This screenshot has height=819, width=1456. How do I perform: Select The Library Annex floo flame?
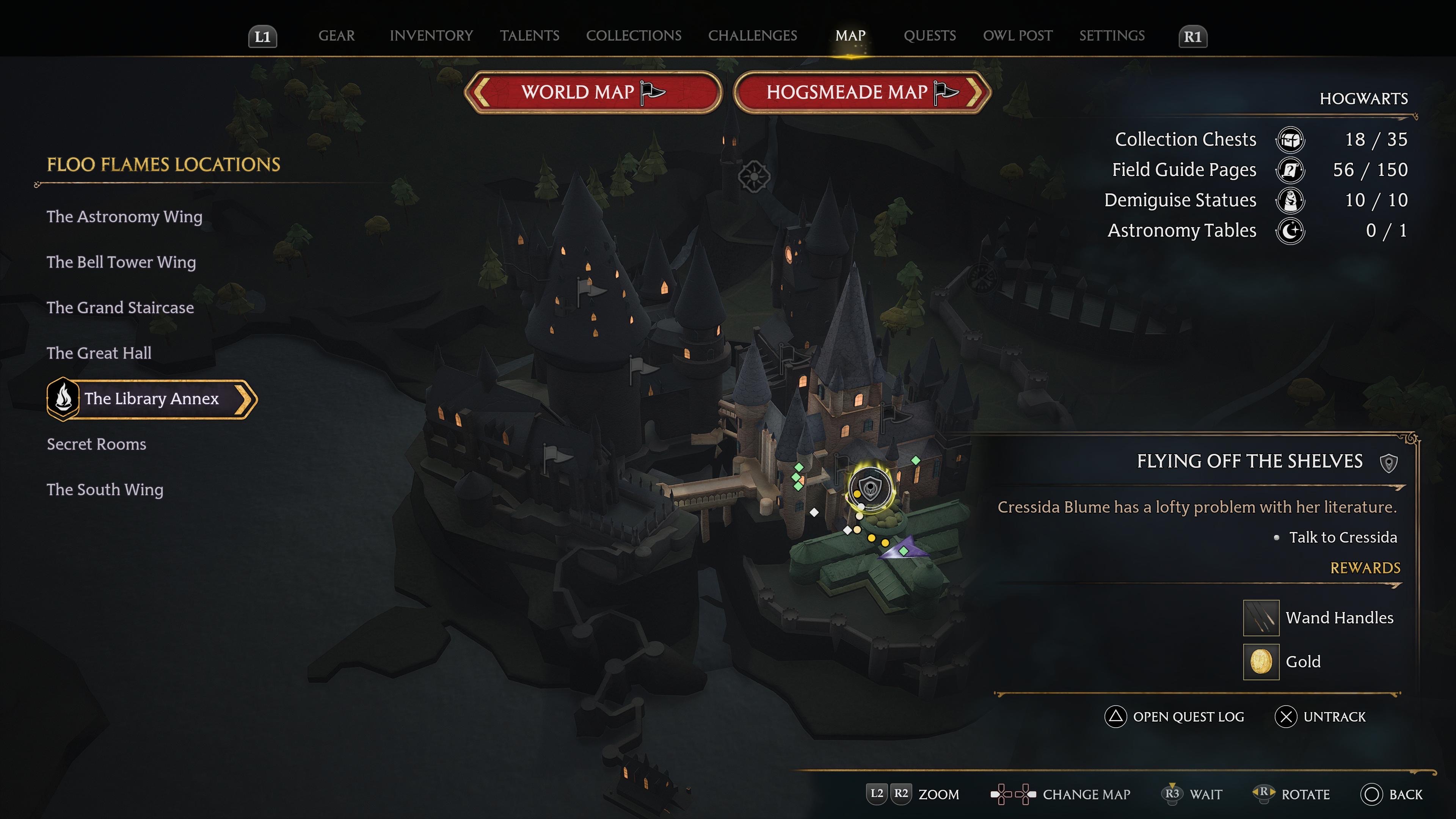152,399
